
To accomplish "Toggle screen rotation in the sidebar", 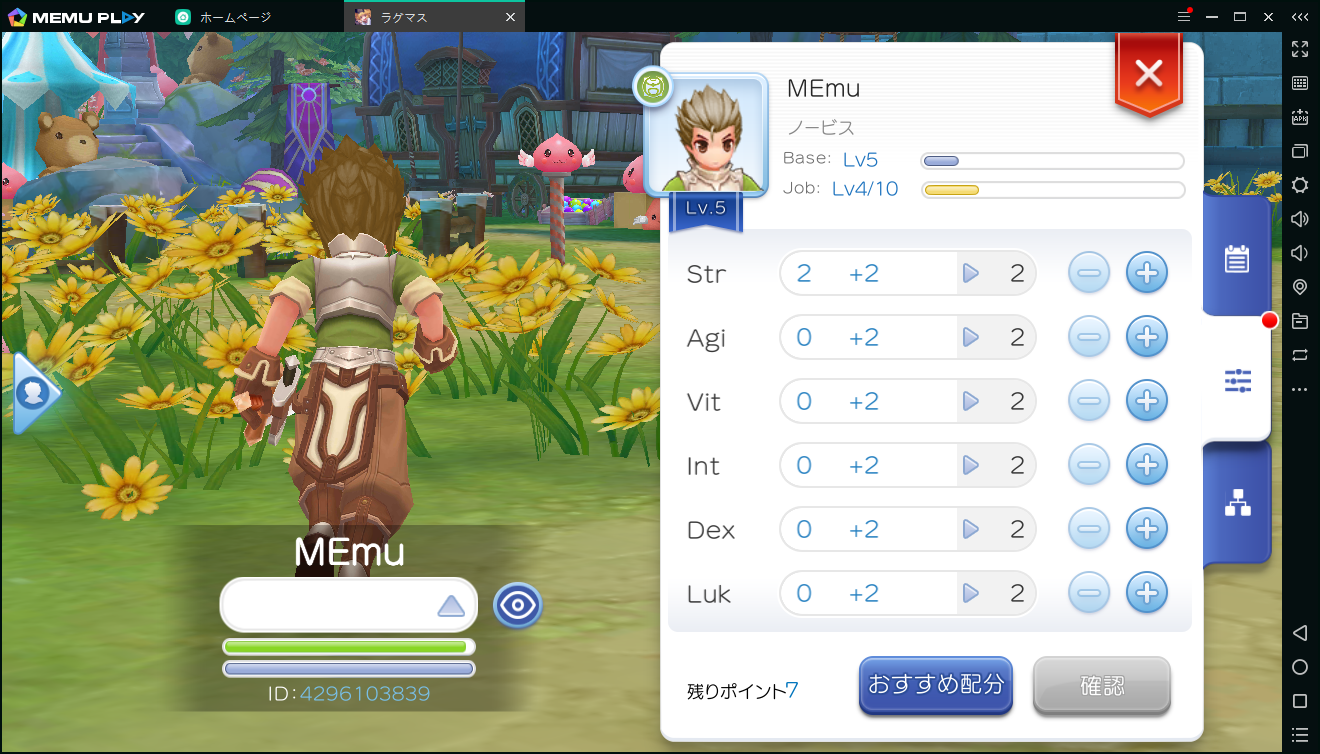I will tap(1300, 354).
